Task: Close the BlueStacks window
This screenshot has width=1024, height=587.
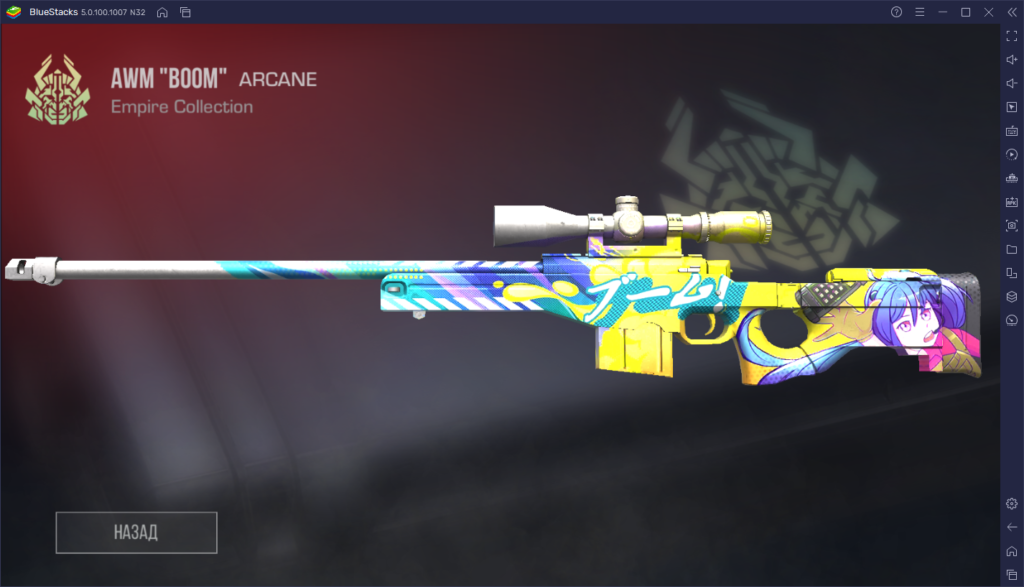Action: pyautogui.click(x=988, y=12)
